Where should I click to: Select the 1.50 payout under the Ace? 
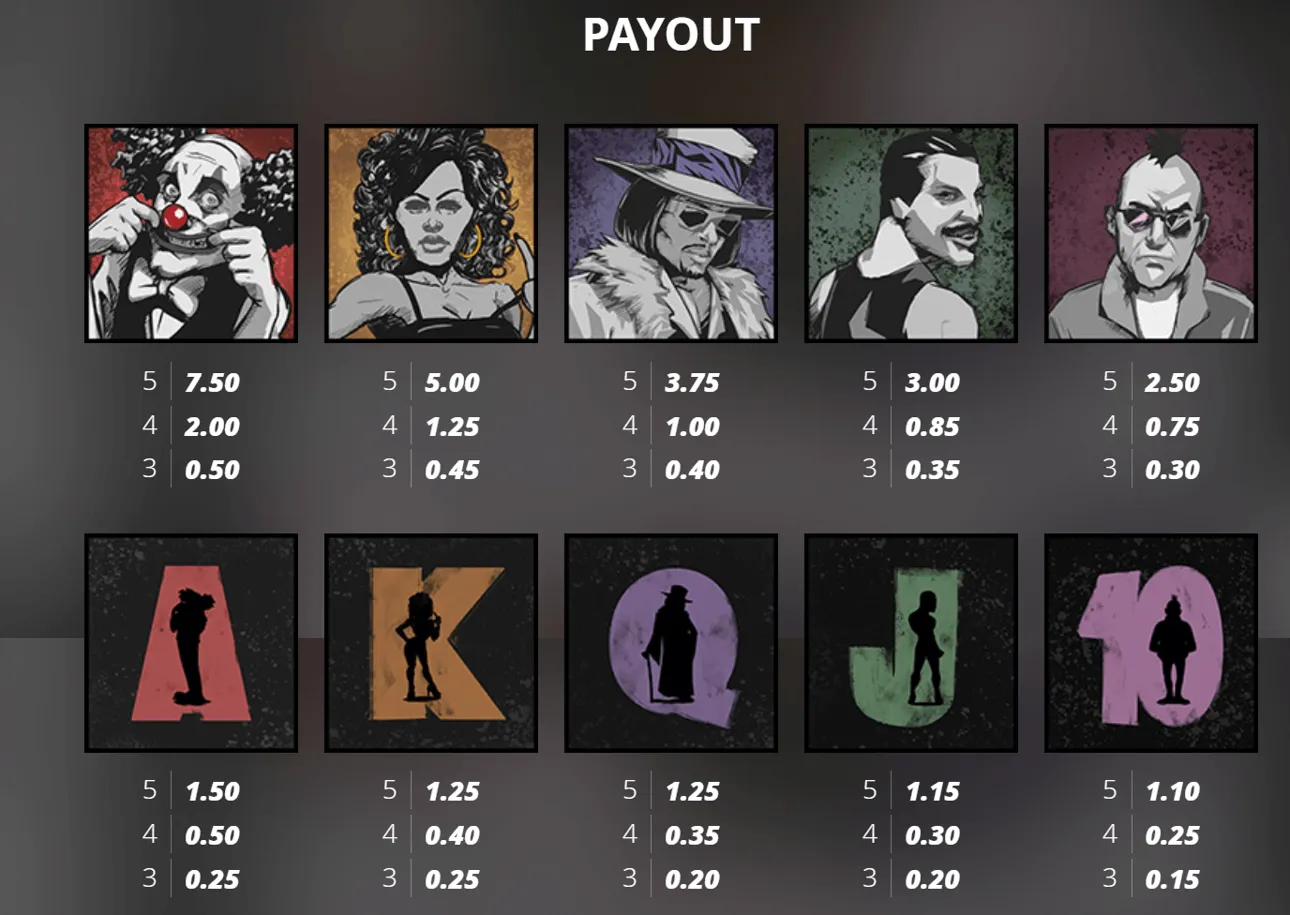tap(212, 791)
